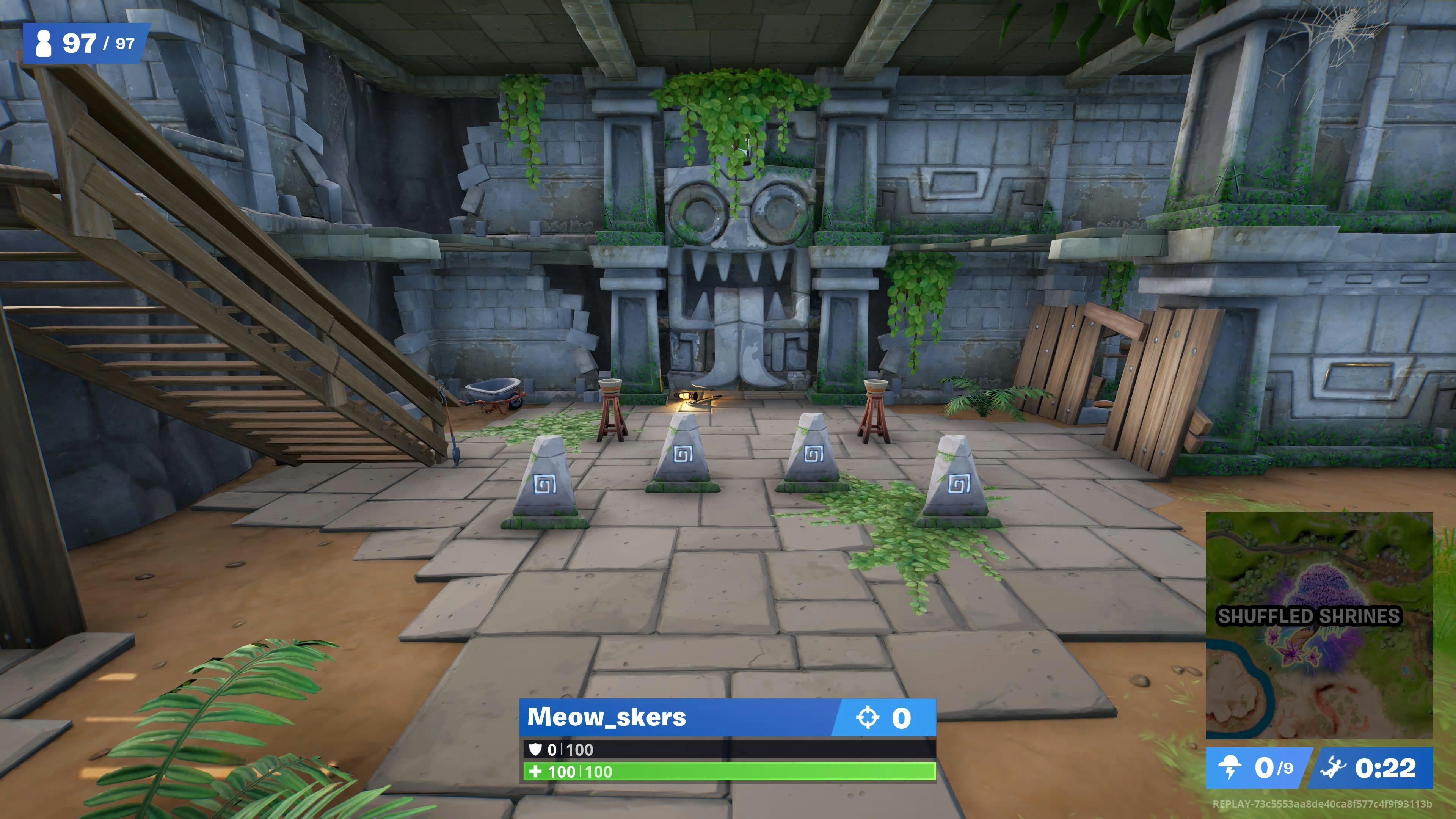This screenshot has height=819, width=1456.
Task: Open the Shuffled Shrines minimap
Action: coord(1319,625)
